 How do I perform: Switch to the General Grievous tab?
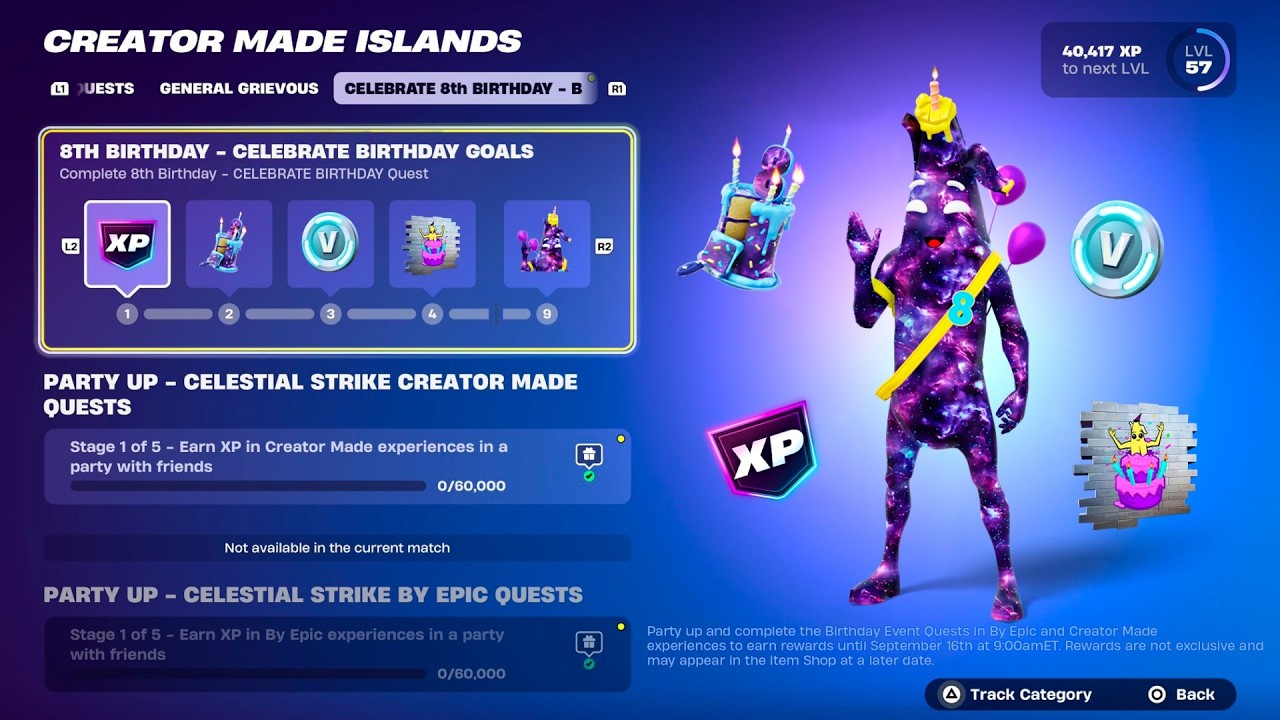click(239, 88)
